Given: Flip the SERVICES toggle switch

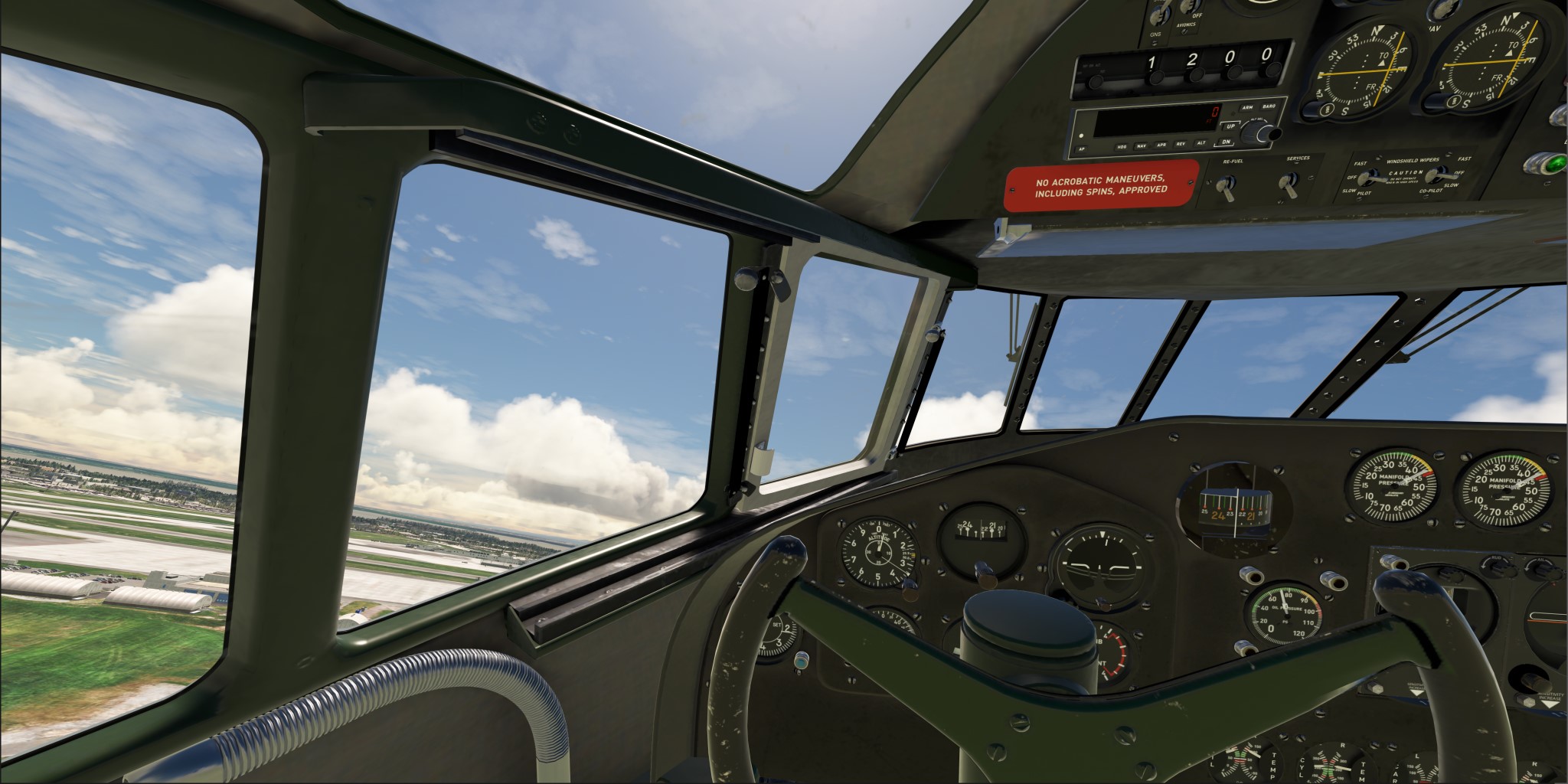Looking at the screenshot, I should pos(1289,184).
